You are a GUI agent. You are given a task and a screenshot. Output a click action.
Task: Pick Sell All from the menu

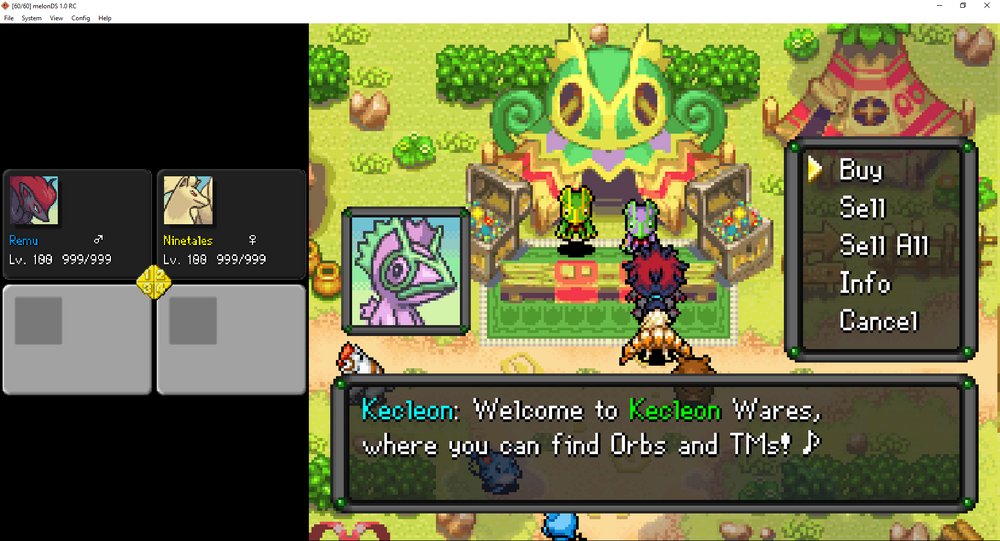[x=884, y=246]
